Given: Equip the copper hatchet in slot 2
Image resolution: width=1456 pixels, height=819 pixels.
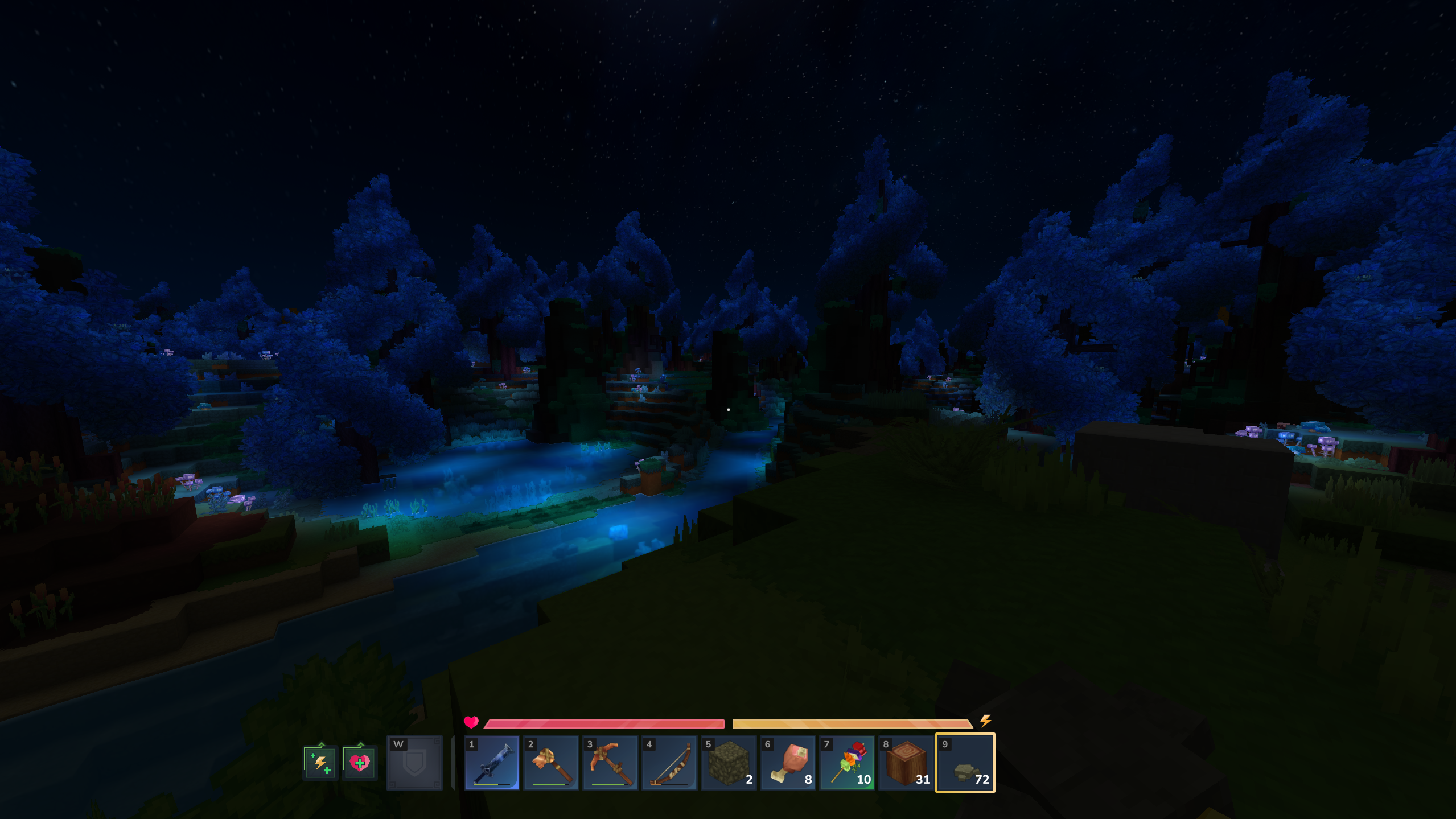Looking at the screenshot, I should click(551, 763).
